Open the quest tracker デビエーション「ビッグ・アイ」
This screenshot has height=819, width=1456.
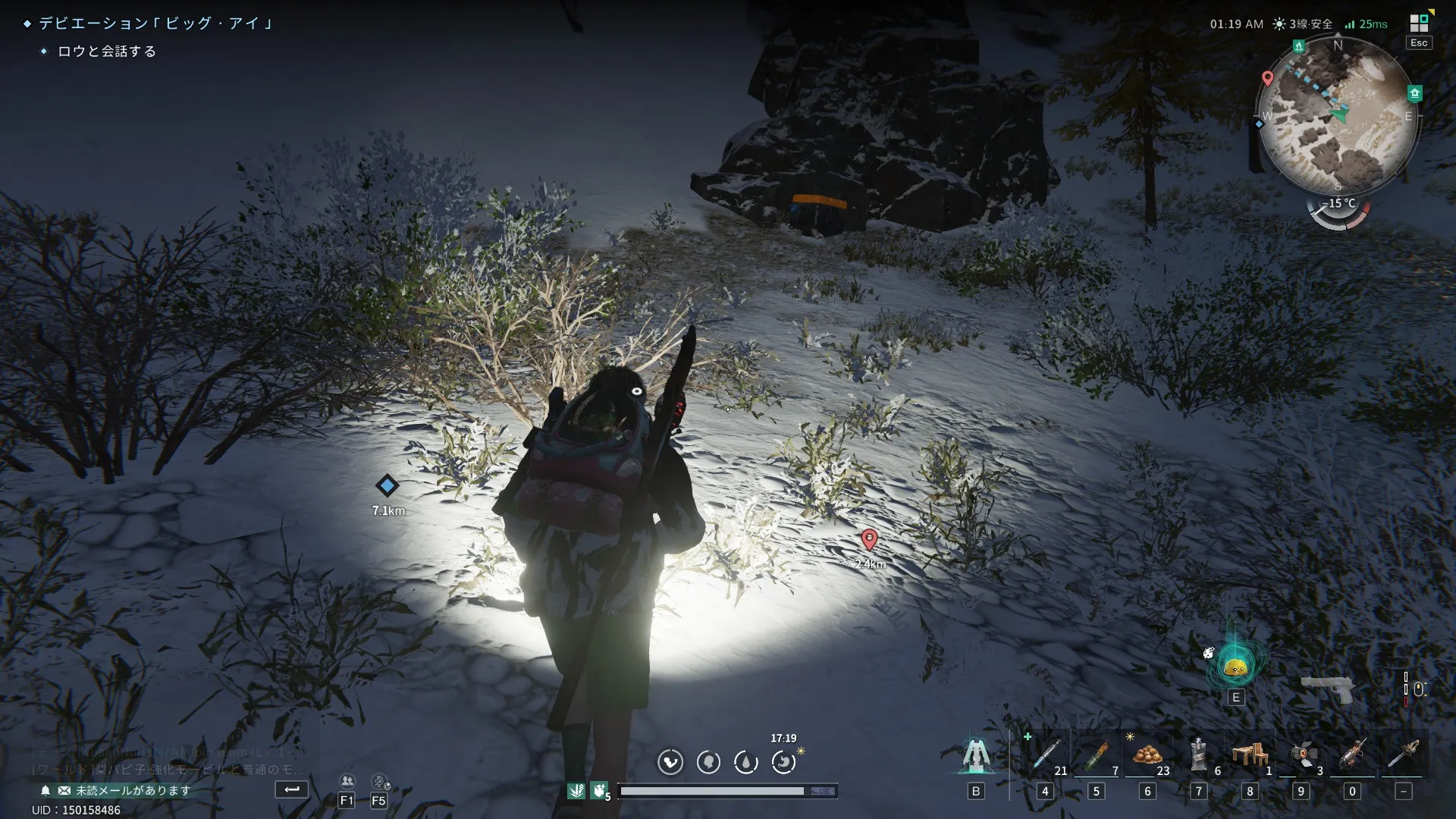pyautogui.click(x=155, y=24)
